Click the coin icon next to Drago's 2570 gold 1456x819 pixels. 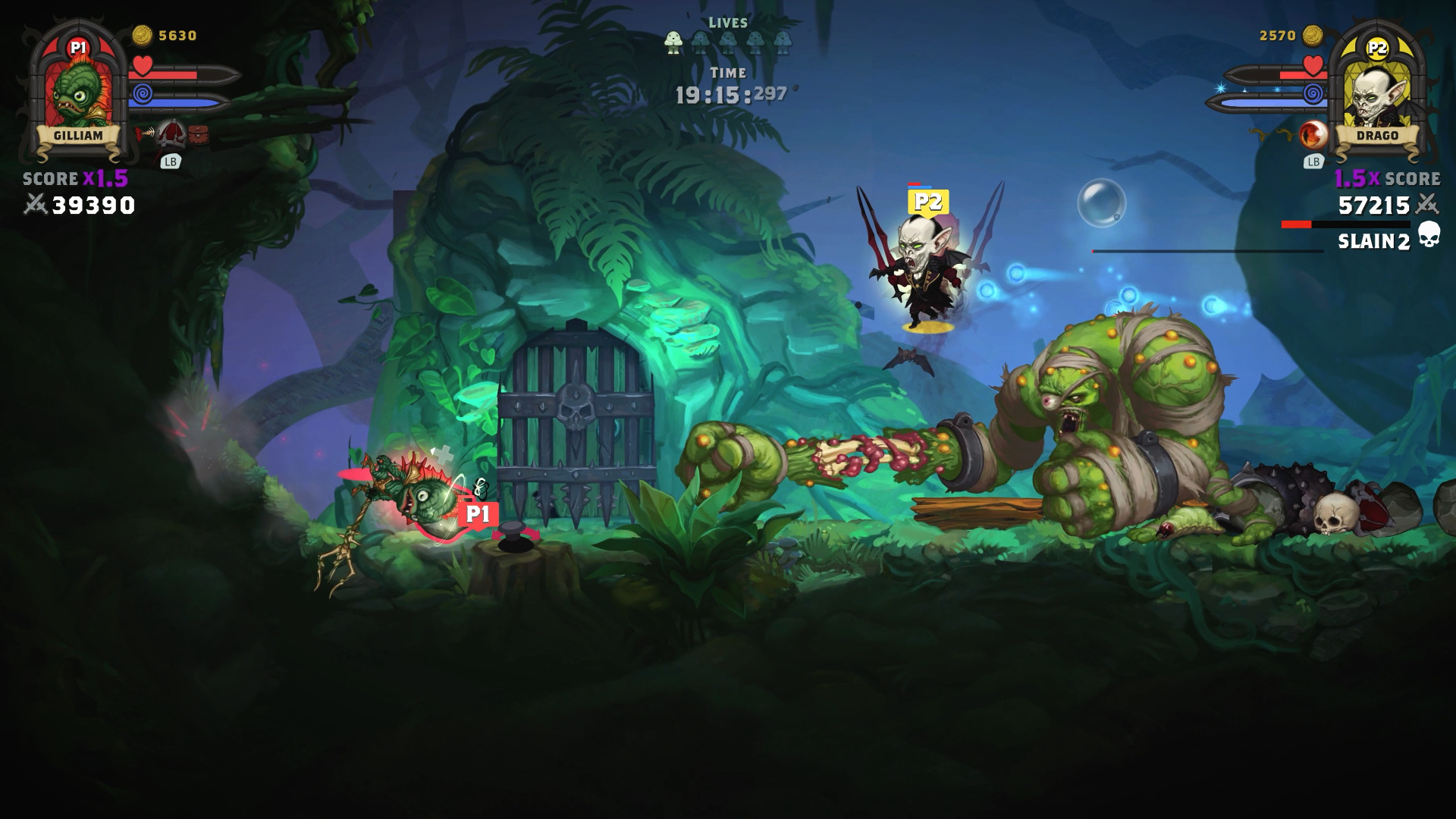1313,35
